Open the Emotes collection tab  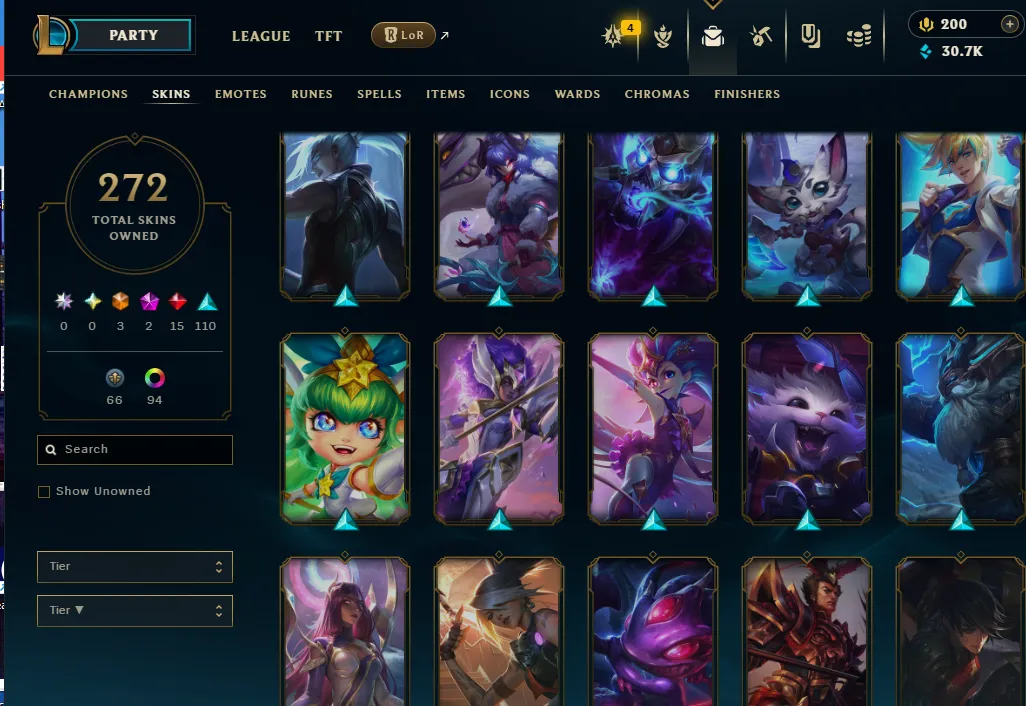tap(240, 94)
